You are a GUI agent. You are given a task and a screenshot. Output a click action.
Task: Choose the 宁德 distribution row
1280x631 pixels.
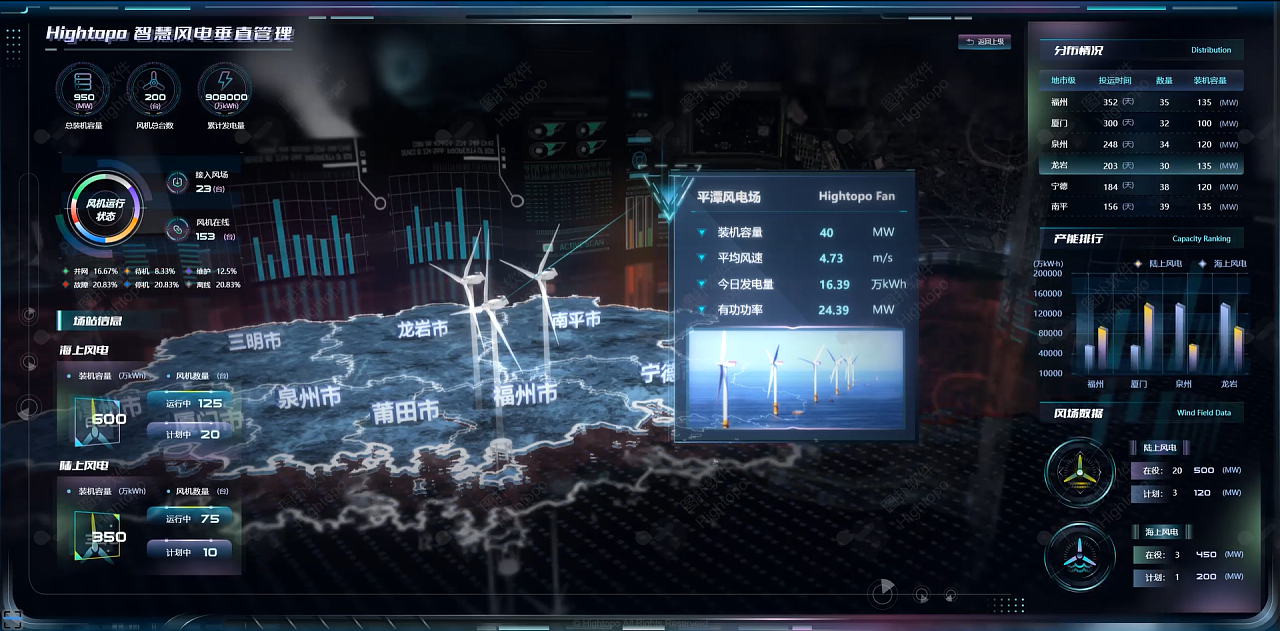(1144, 187)
